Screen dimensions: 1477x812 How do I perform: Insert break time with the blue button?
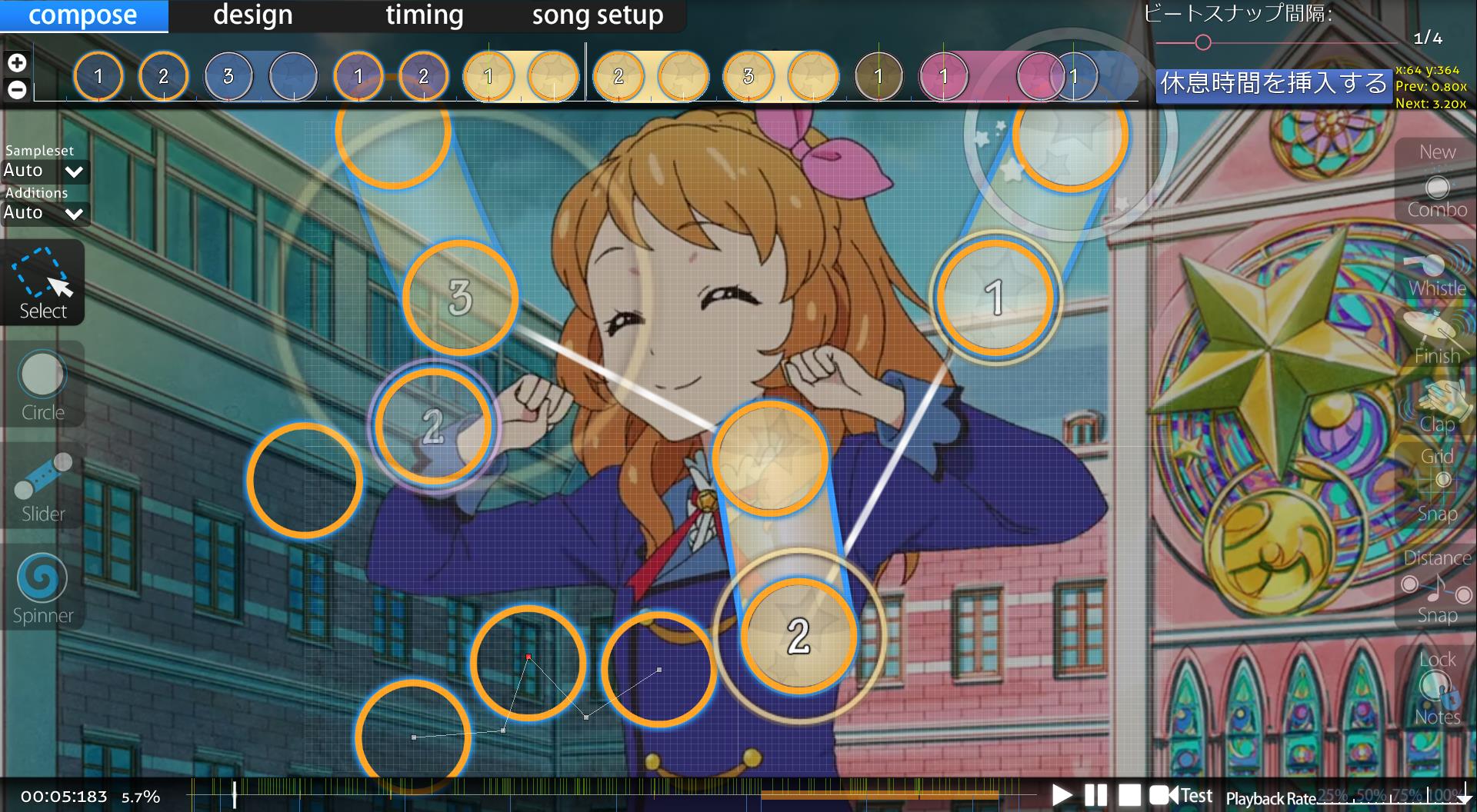click(1273, 84)
